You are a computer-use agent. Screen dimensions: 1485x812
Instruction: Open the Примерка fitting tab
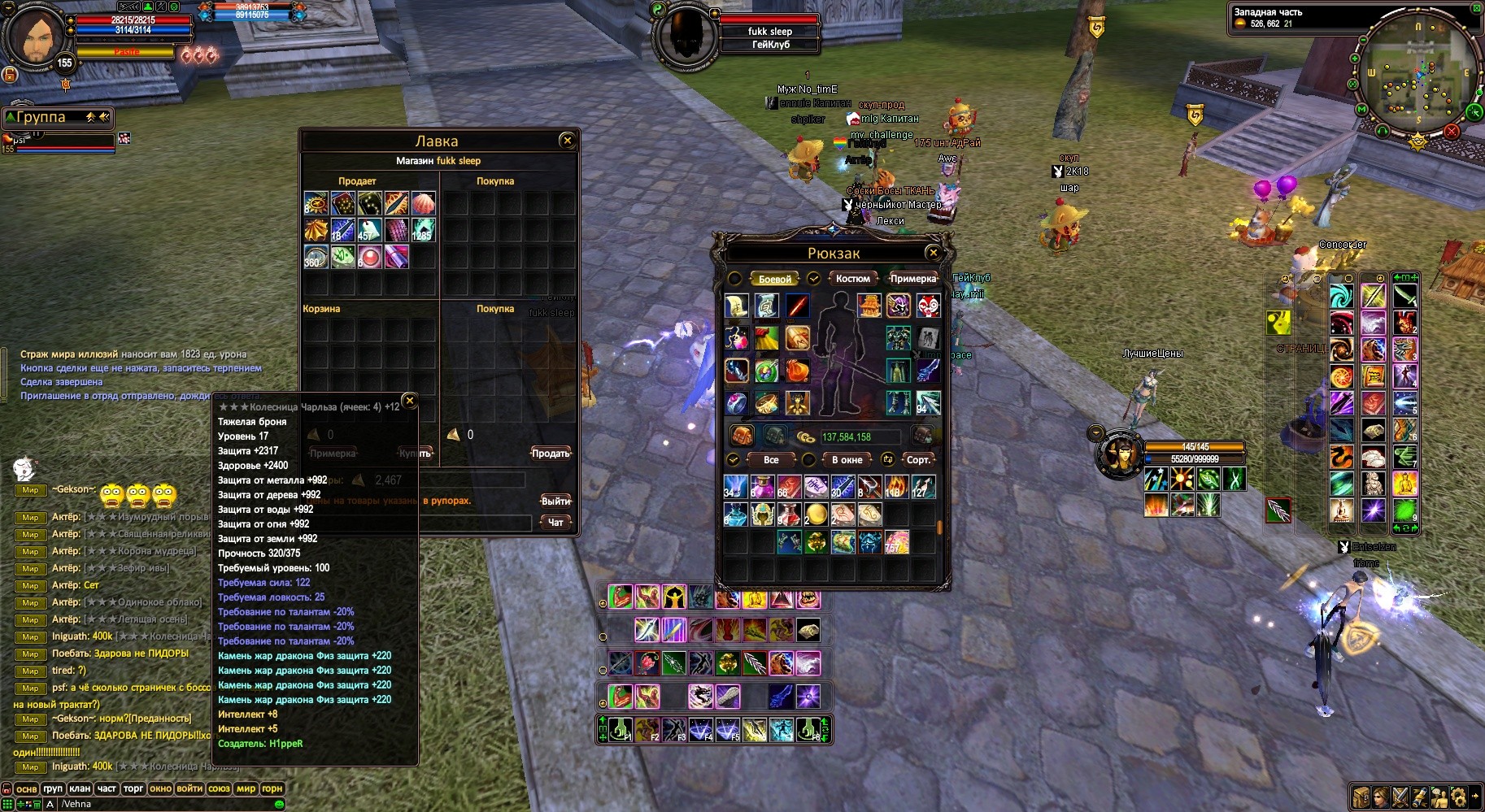tap(912, 279)
